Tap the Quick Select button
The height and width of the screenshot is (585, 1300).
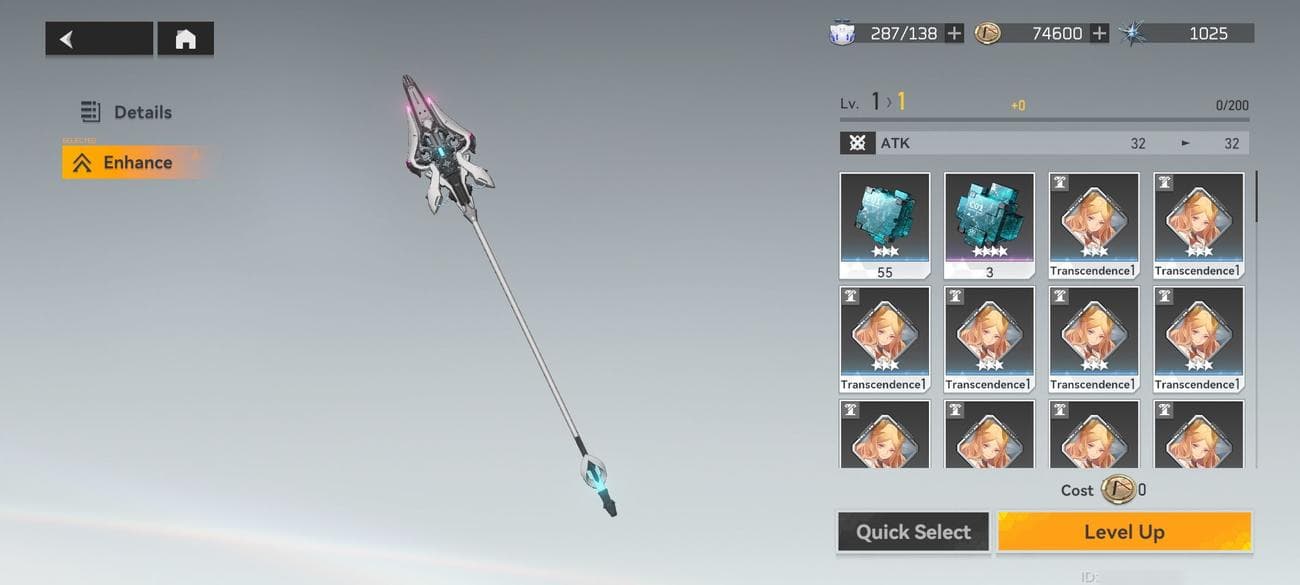pyautogui.click(x=913, y=532)
